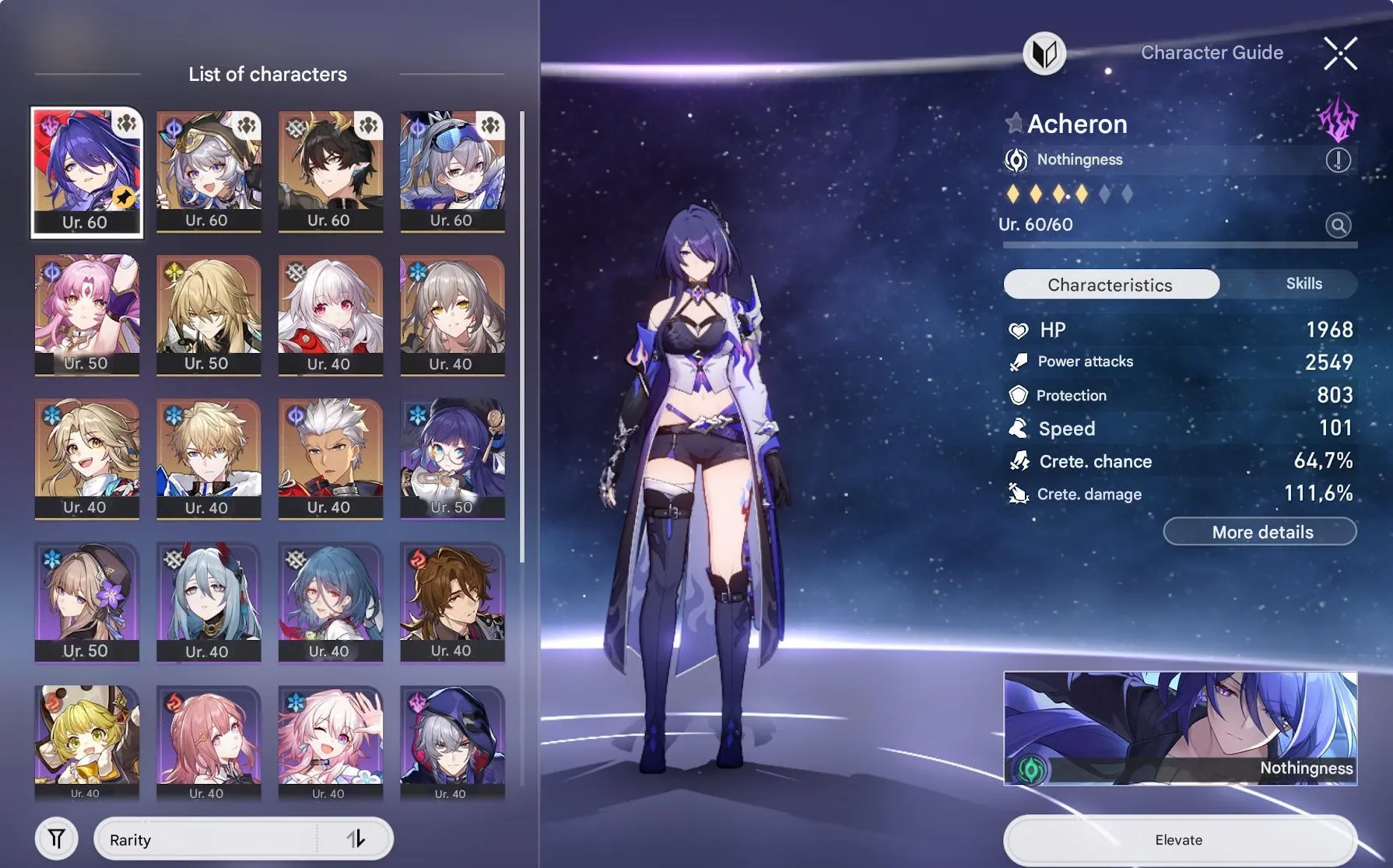Open the filter funnel at bottom left
The width and height of the screenshot is (1393, 868).
(x=56, y=838)
